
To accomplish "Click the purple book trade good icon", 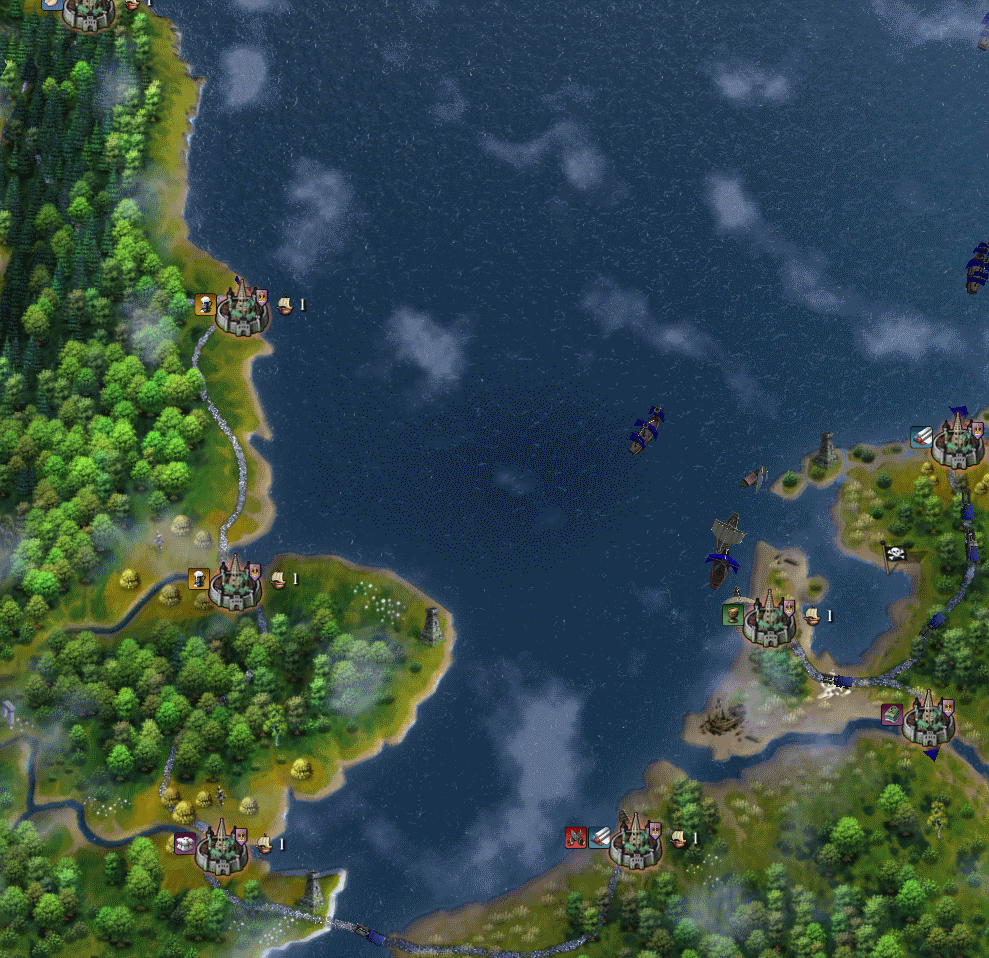I will pos(891,714).
